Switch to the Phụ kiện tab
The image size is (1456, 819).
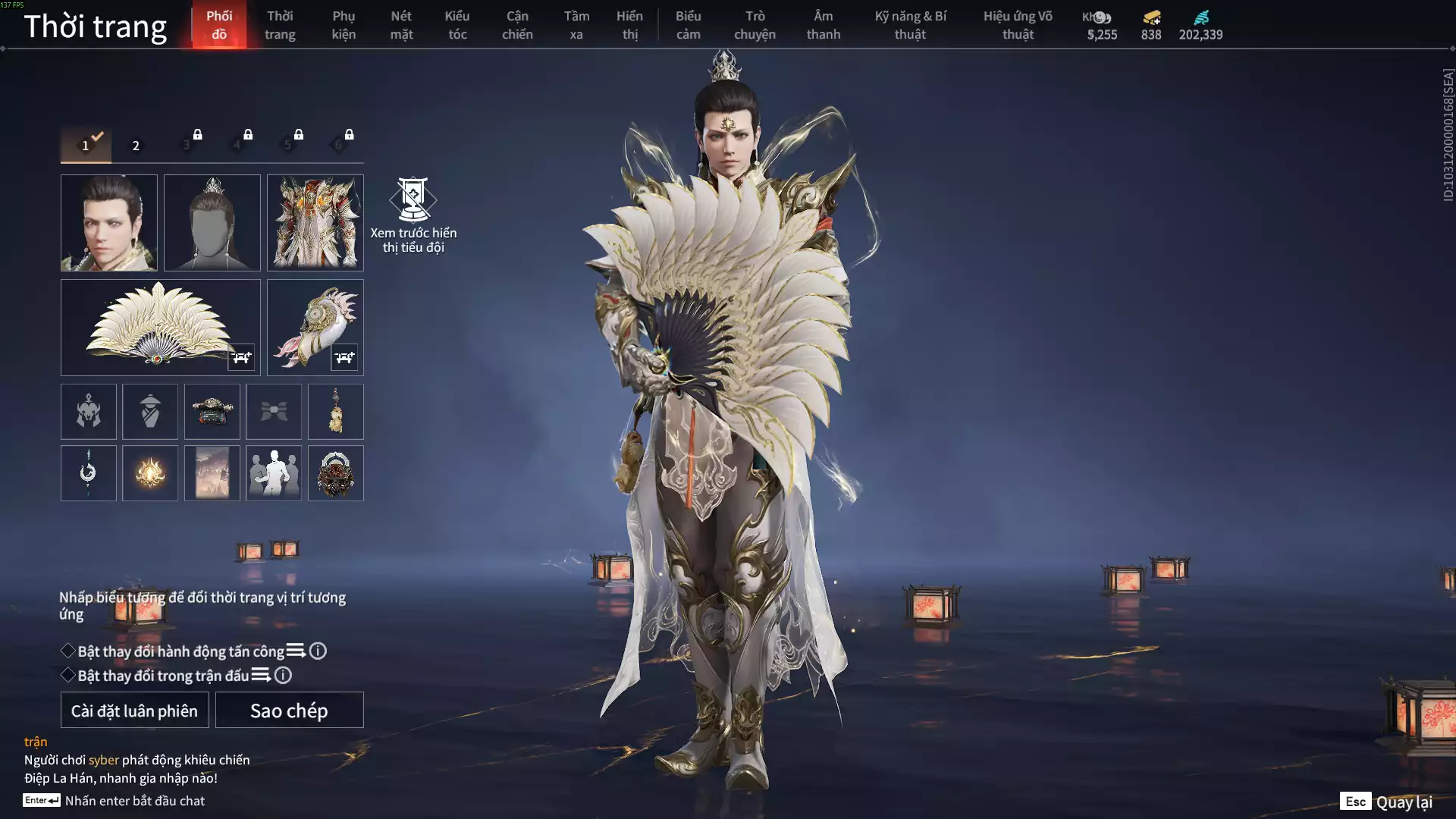(x=344, y=25)
